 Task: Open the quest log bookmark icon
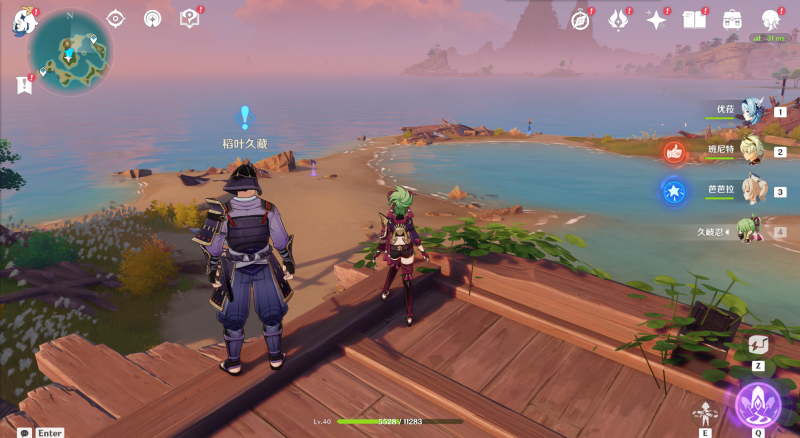pos(23,86)
